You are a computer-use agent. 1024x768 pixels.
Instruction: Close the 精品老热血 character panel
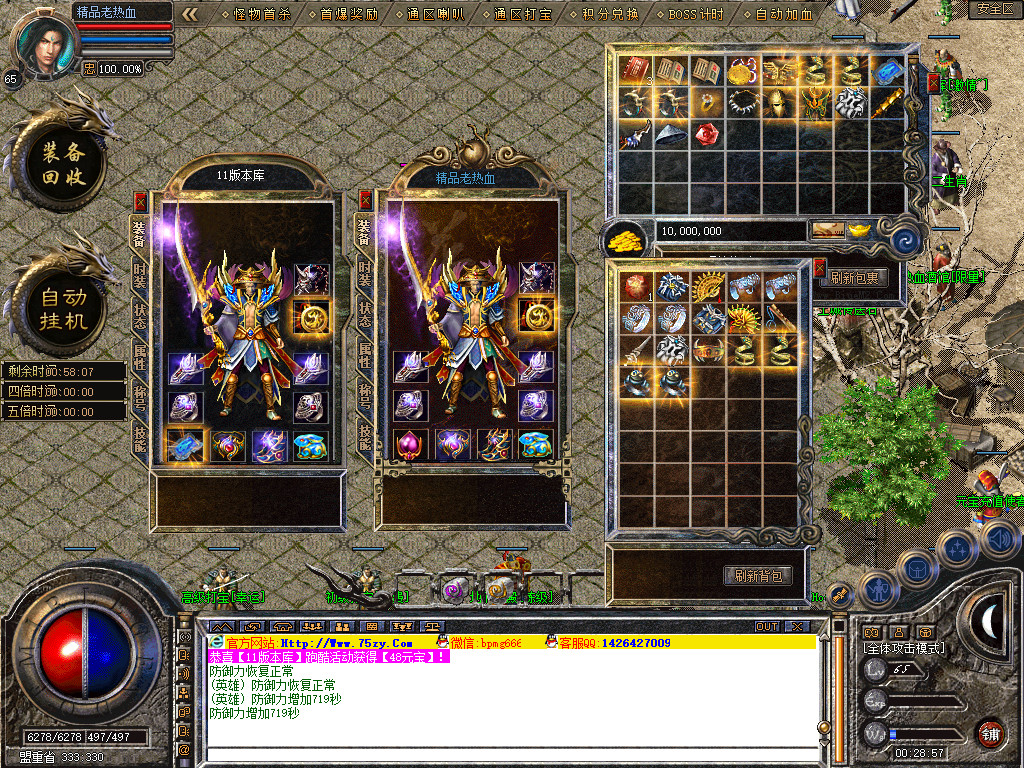[365, 200]
